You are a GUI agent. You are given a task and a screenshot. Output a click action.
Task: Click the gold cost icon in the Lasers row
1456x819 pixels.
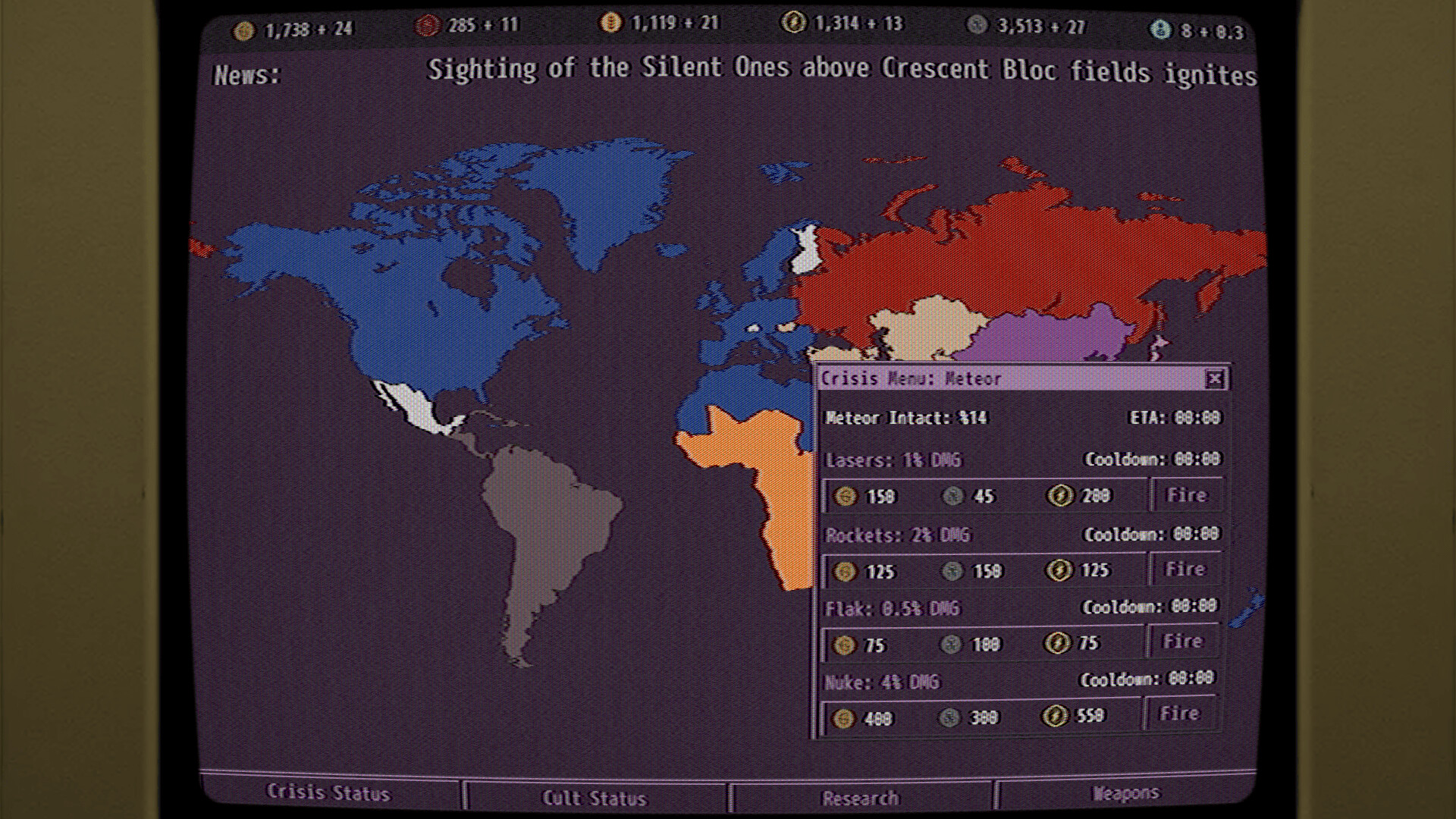click(846, 496)
